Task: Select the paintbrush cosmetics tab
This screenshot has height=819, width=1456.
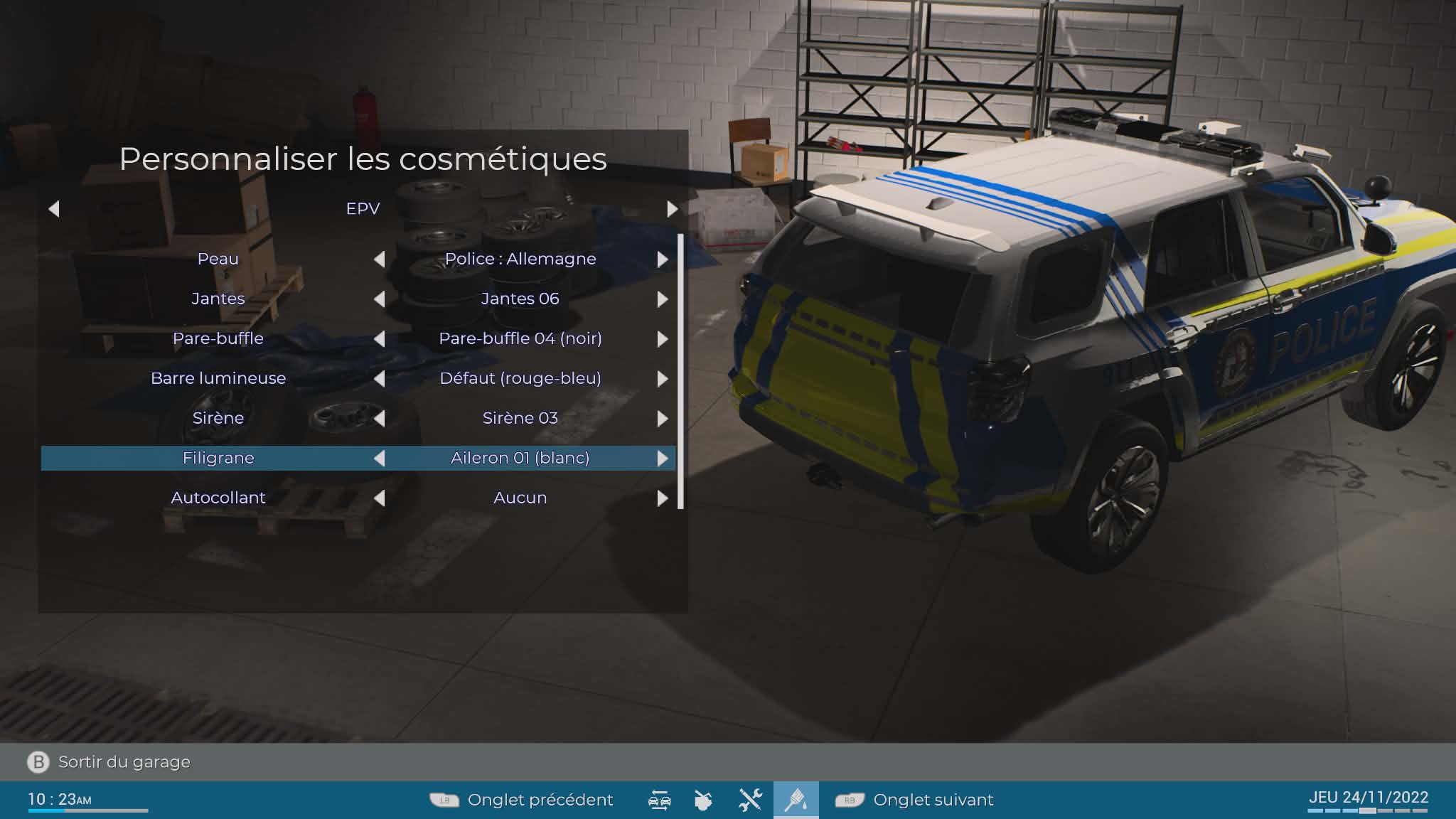Action: [x=796, y=801]
